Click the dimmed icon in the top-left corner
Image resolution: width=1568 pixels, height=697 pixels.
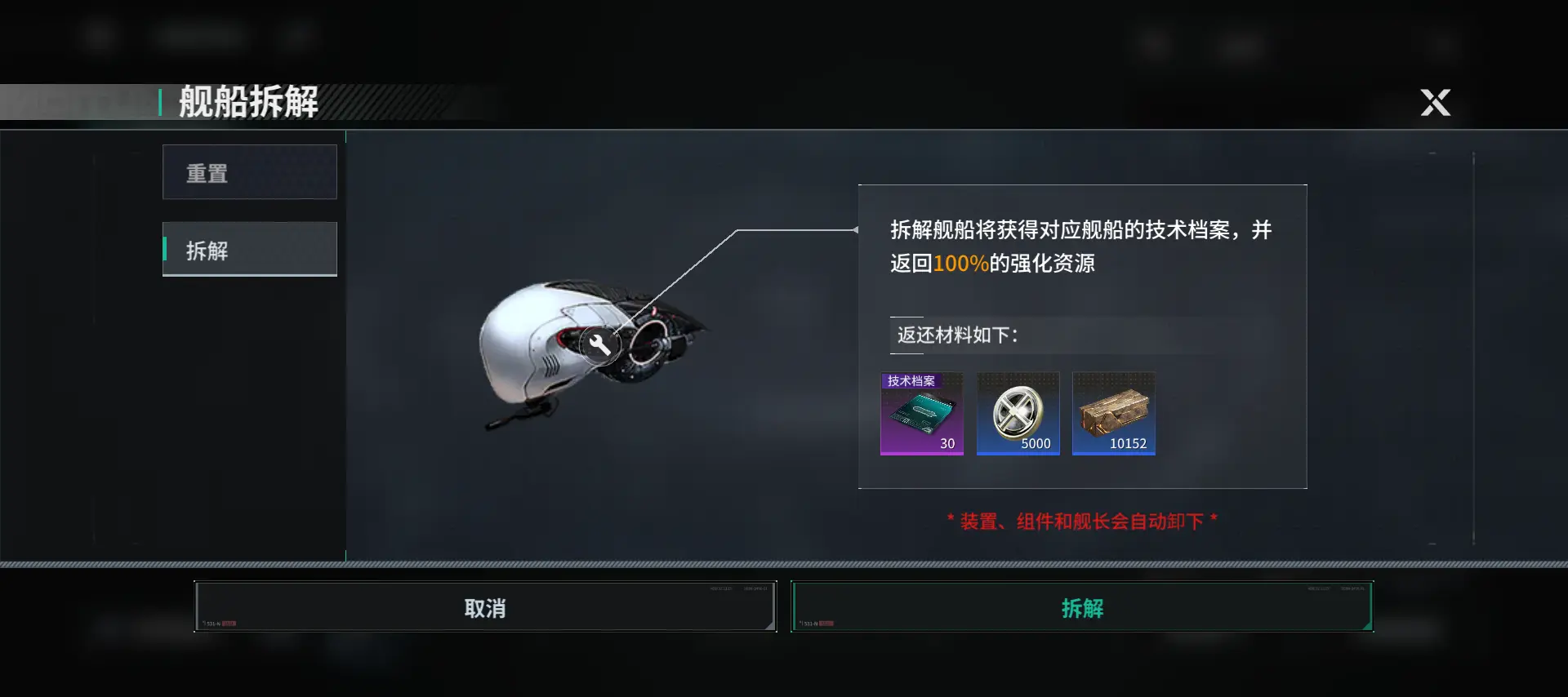98,34
